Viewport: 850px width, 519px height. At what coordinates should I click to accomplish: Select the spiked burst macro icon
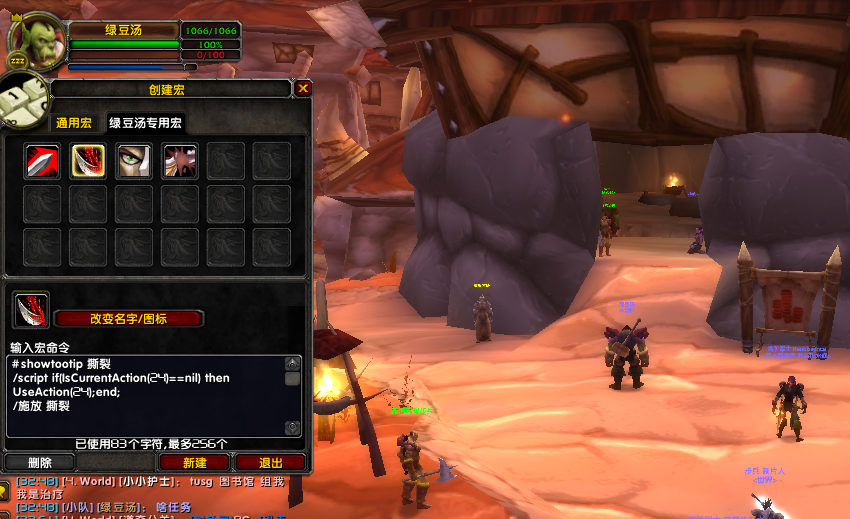click(180, 161)
